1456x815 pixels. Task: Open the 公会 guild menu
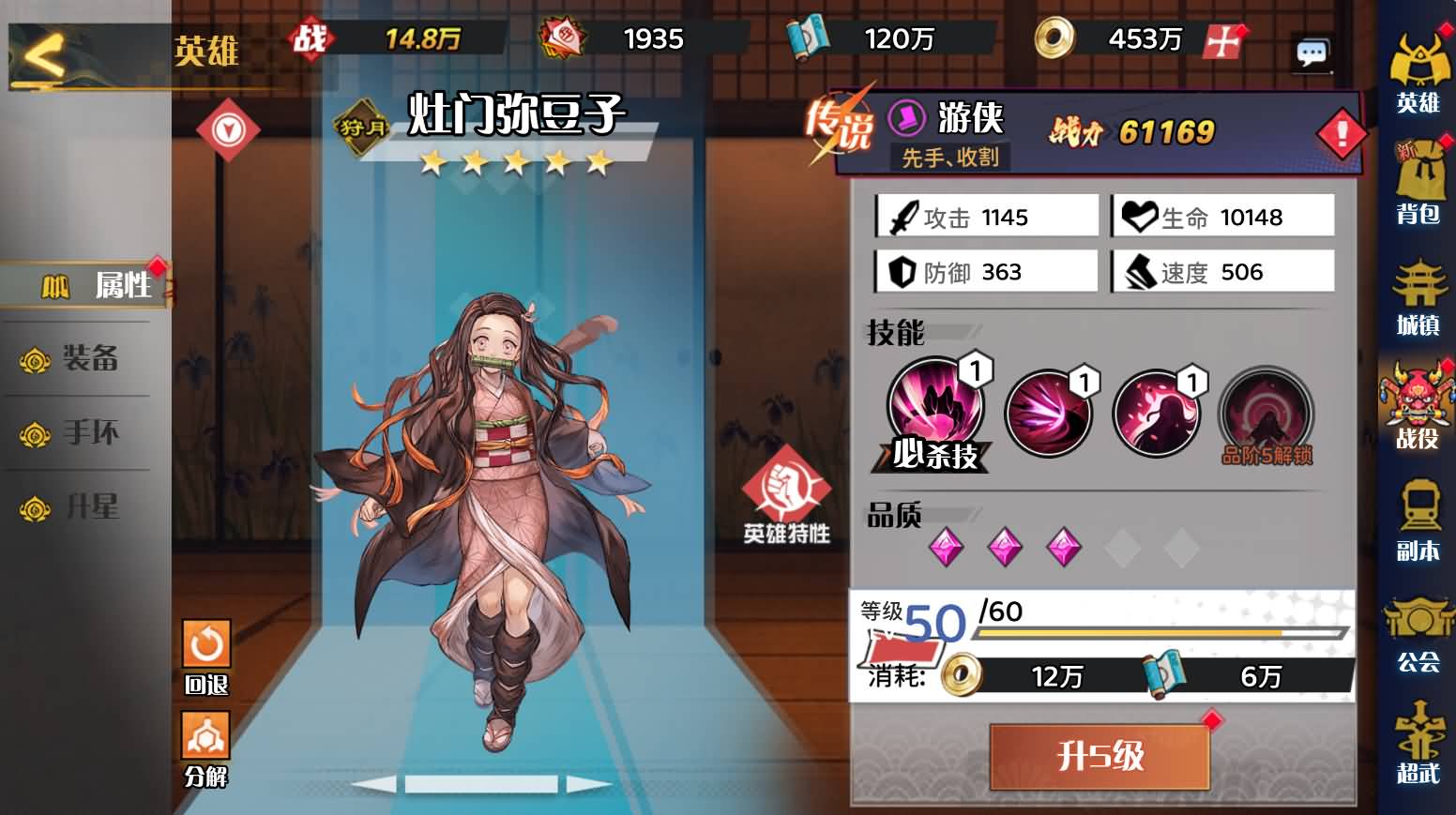1417,633
